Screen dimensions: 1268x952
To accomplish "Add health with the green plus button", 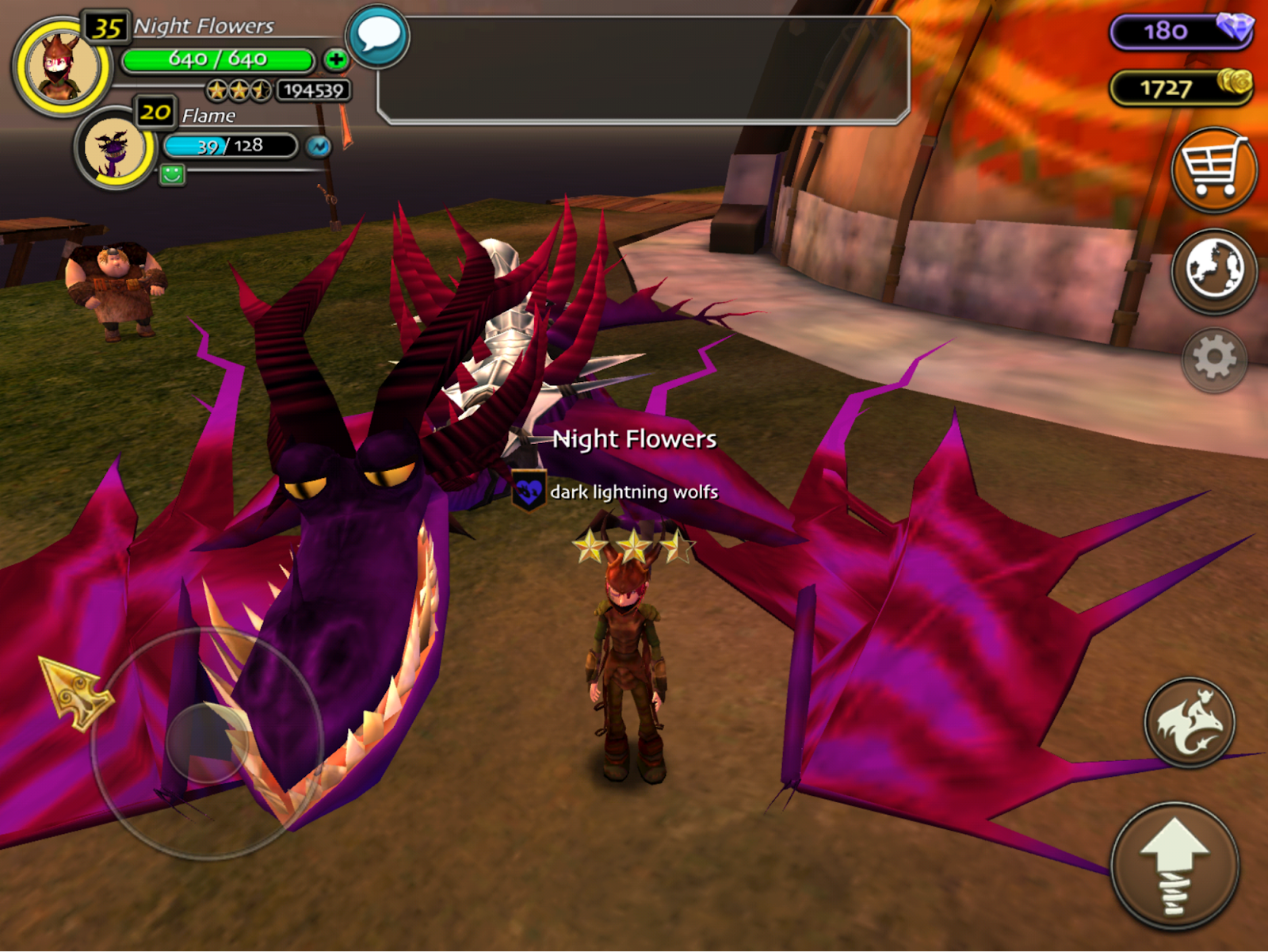I will click(x=336, y=59).
